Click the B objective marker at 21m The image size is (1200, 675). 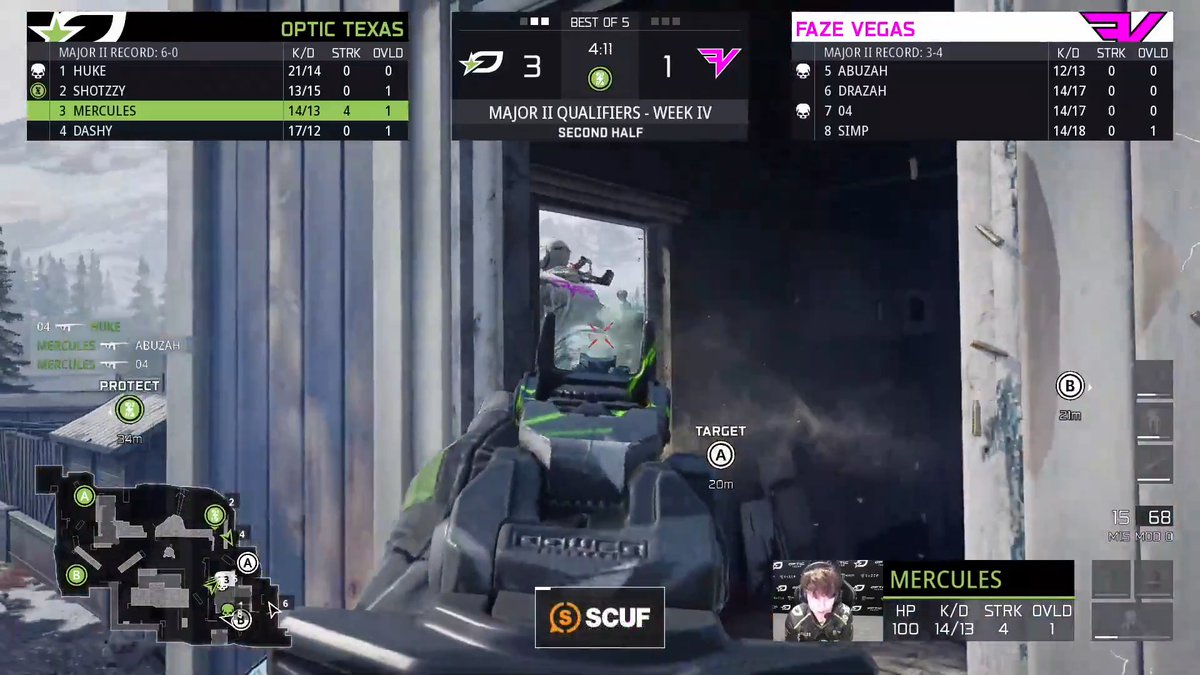pos(1070,386)
